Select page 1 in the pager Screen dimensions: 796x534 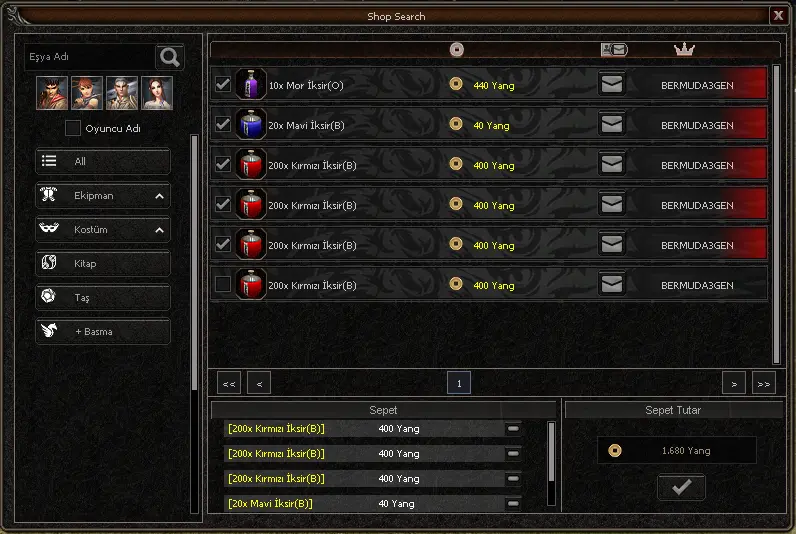coord(459,383)
